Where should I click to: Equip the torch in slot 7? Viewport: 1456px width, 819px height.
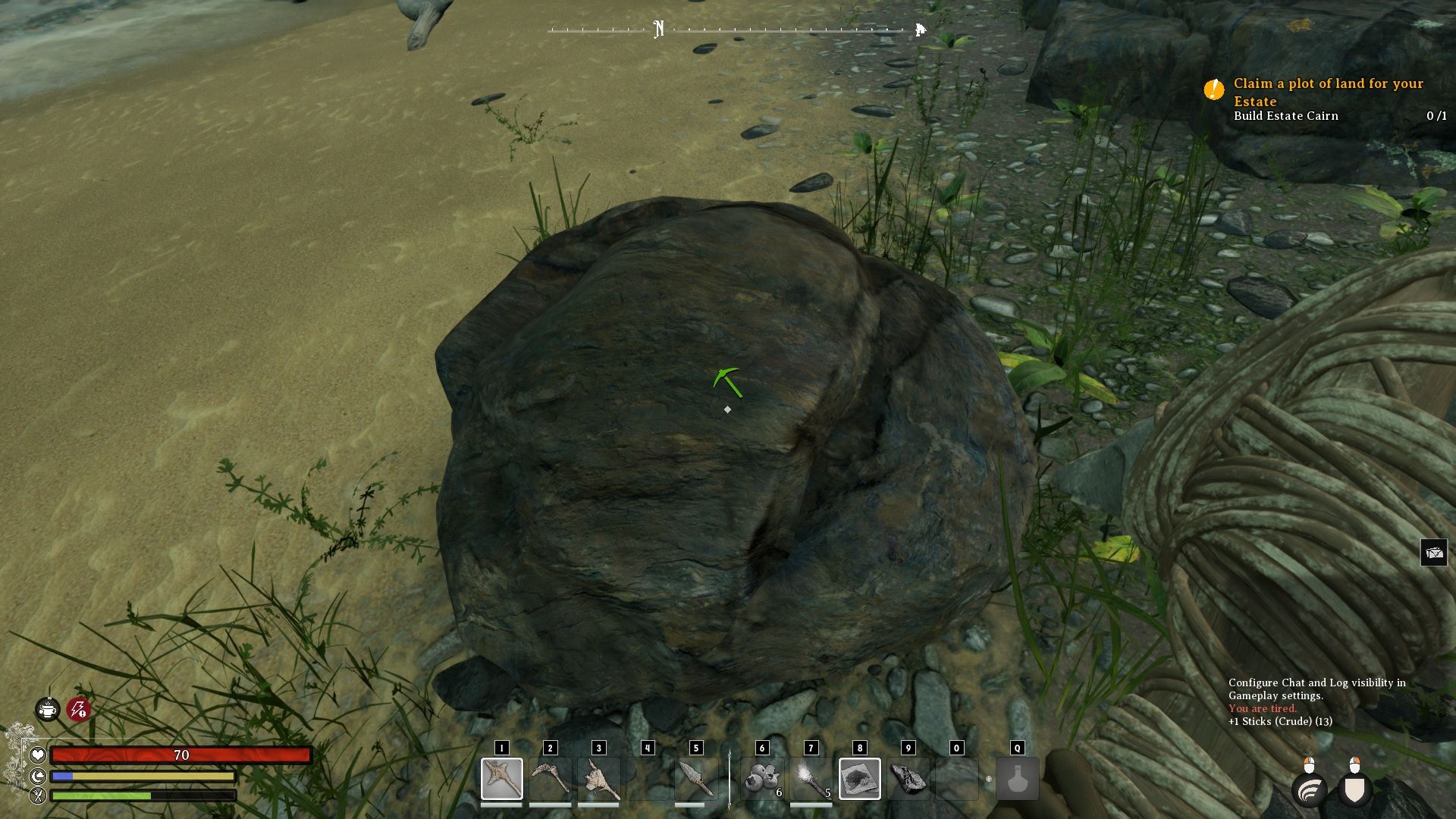click(x=811, y=779)
